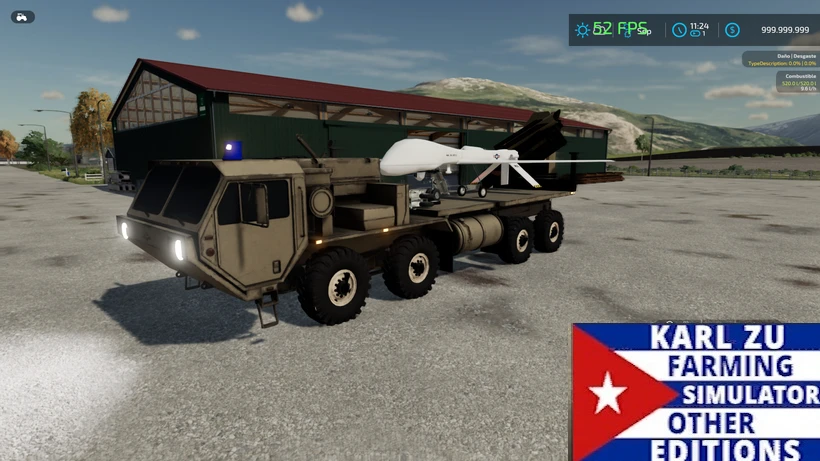The width and height of the screenshot is (820, 461).
Task: Open the dollar money icon
Action: click(732, 30)
